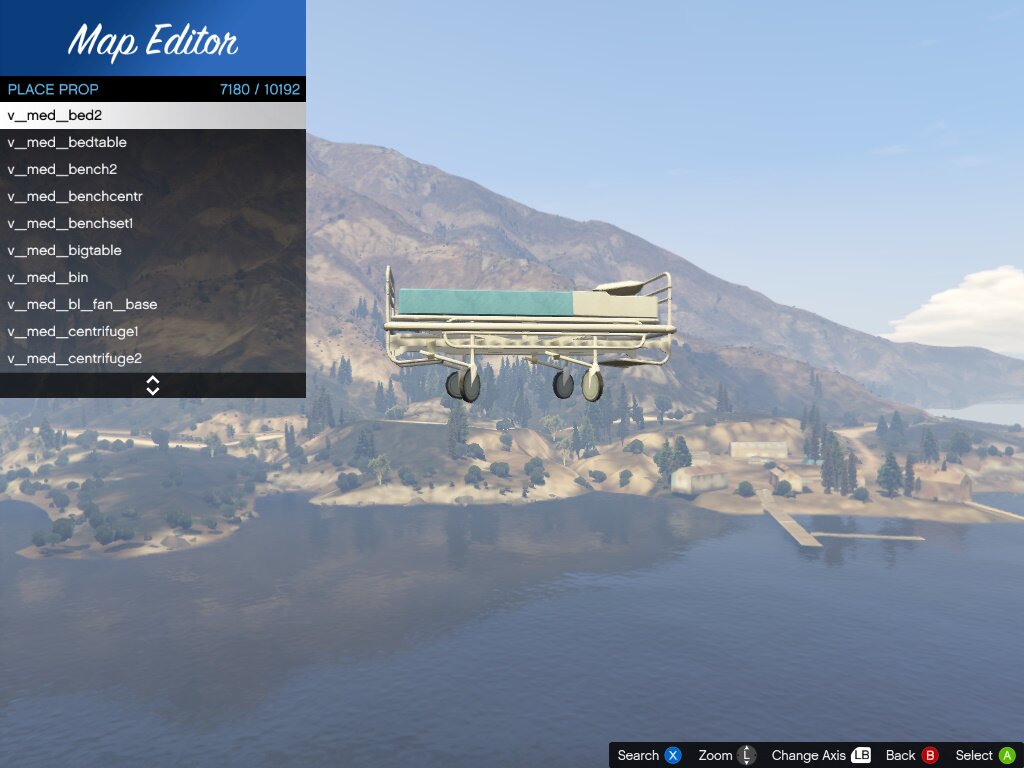Choose the v_med_benchset1 entry
1024x768 pixels.
pyautogui.click(x=153, y=224)
